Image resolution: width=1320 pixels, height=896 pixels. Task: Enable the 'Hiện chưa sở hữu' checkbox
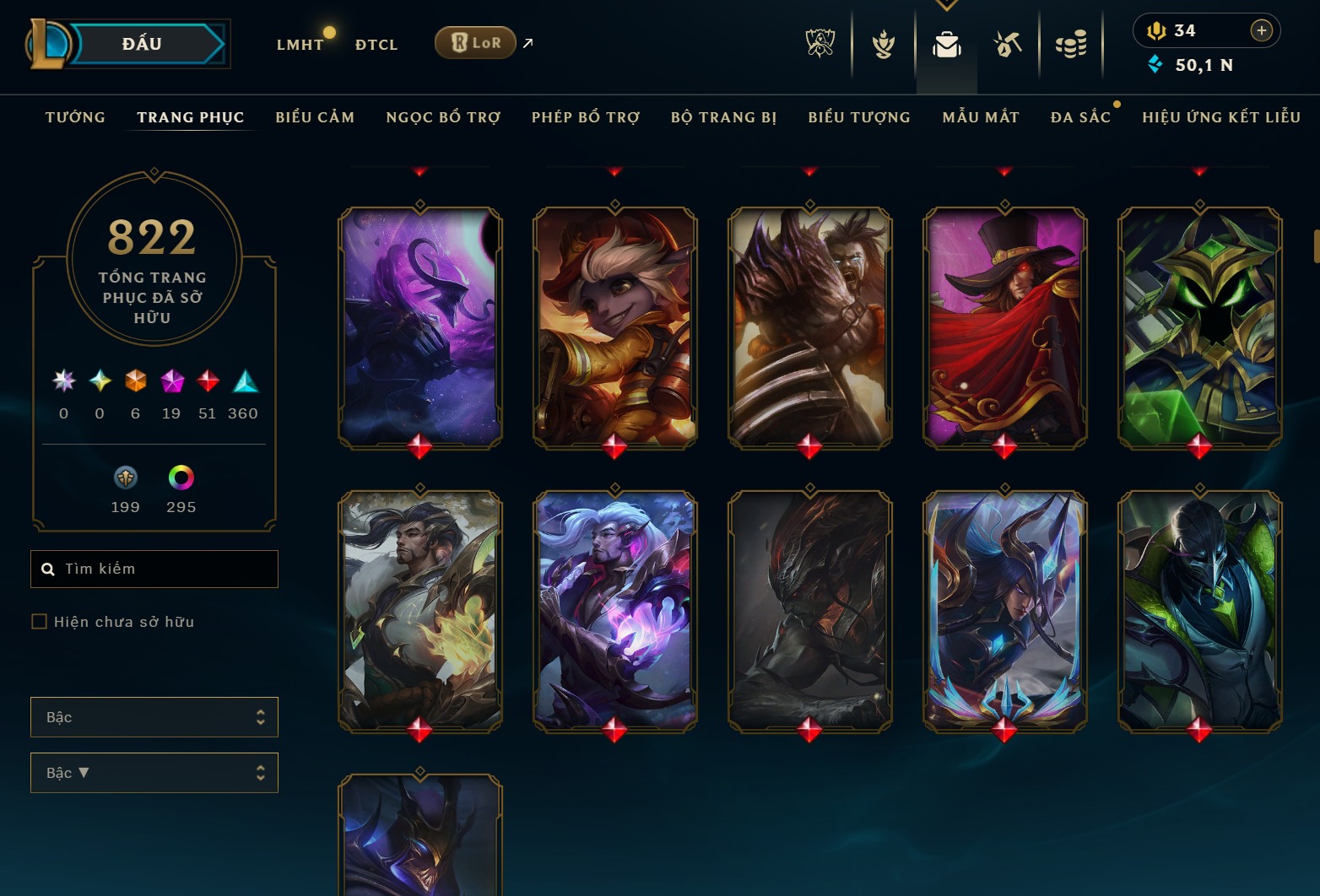(x=40, y=621)
